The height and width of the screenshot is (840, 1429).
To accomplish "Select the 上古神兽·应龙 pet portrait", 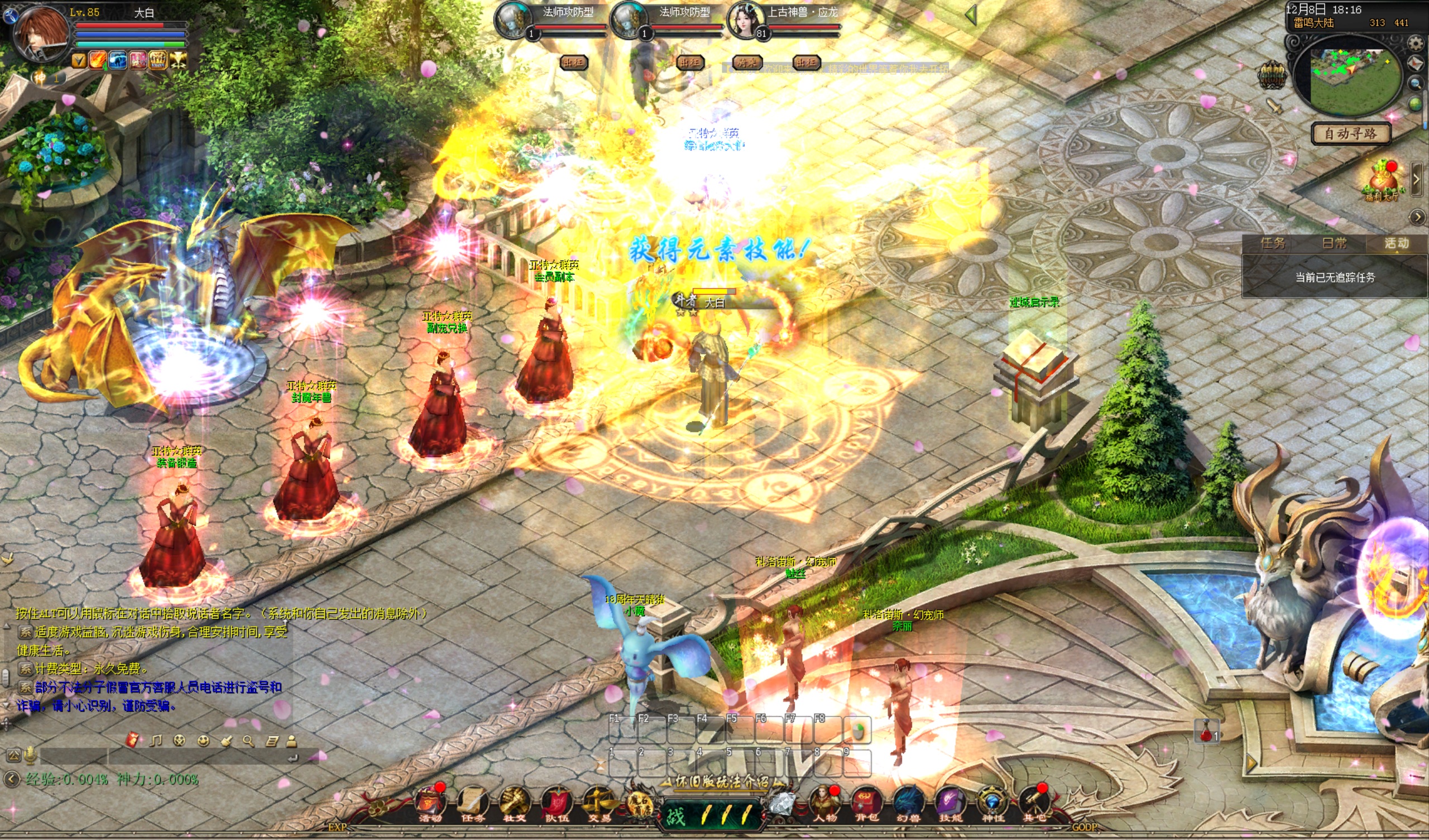I will (745, 21).
